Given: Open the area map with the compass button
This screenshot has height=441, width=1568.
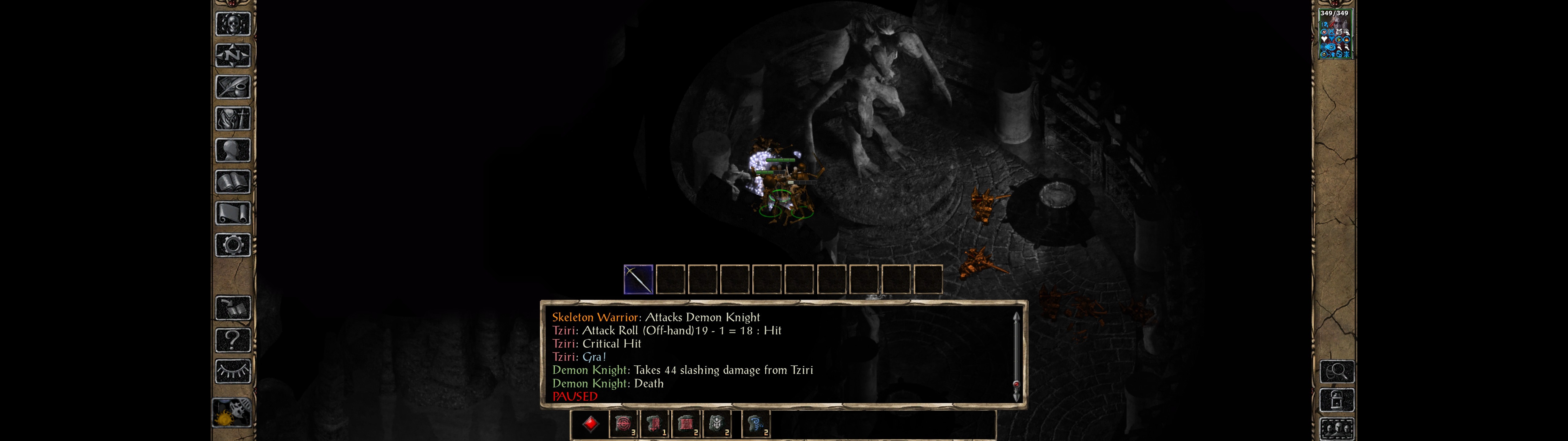Looking at the screenshot, I should coord(233,55).
